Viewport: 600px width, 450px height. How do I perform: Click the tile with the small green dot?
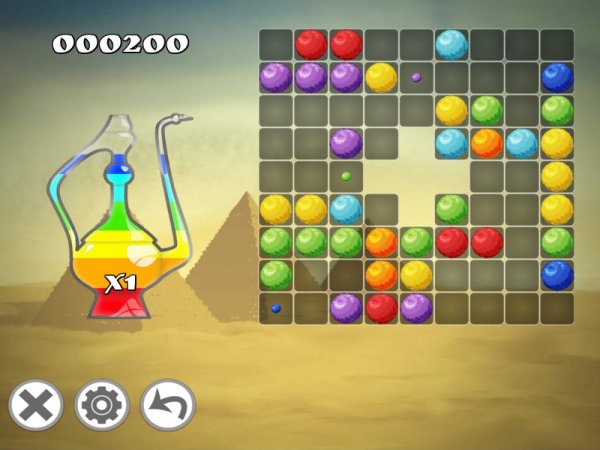(x=346, y=176)
